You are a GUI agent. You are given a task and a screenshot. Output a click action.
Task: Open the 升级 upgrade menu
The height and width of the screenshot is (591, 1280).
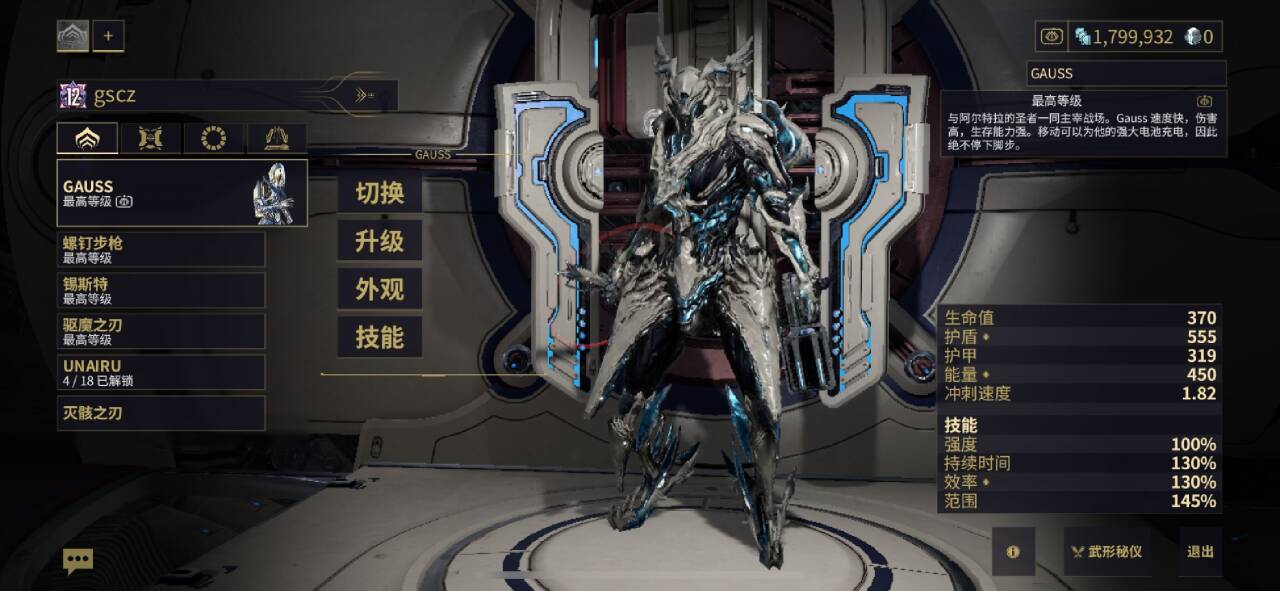tap(379, 241)
